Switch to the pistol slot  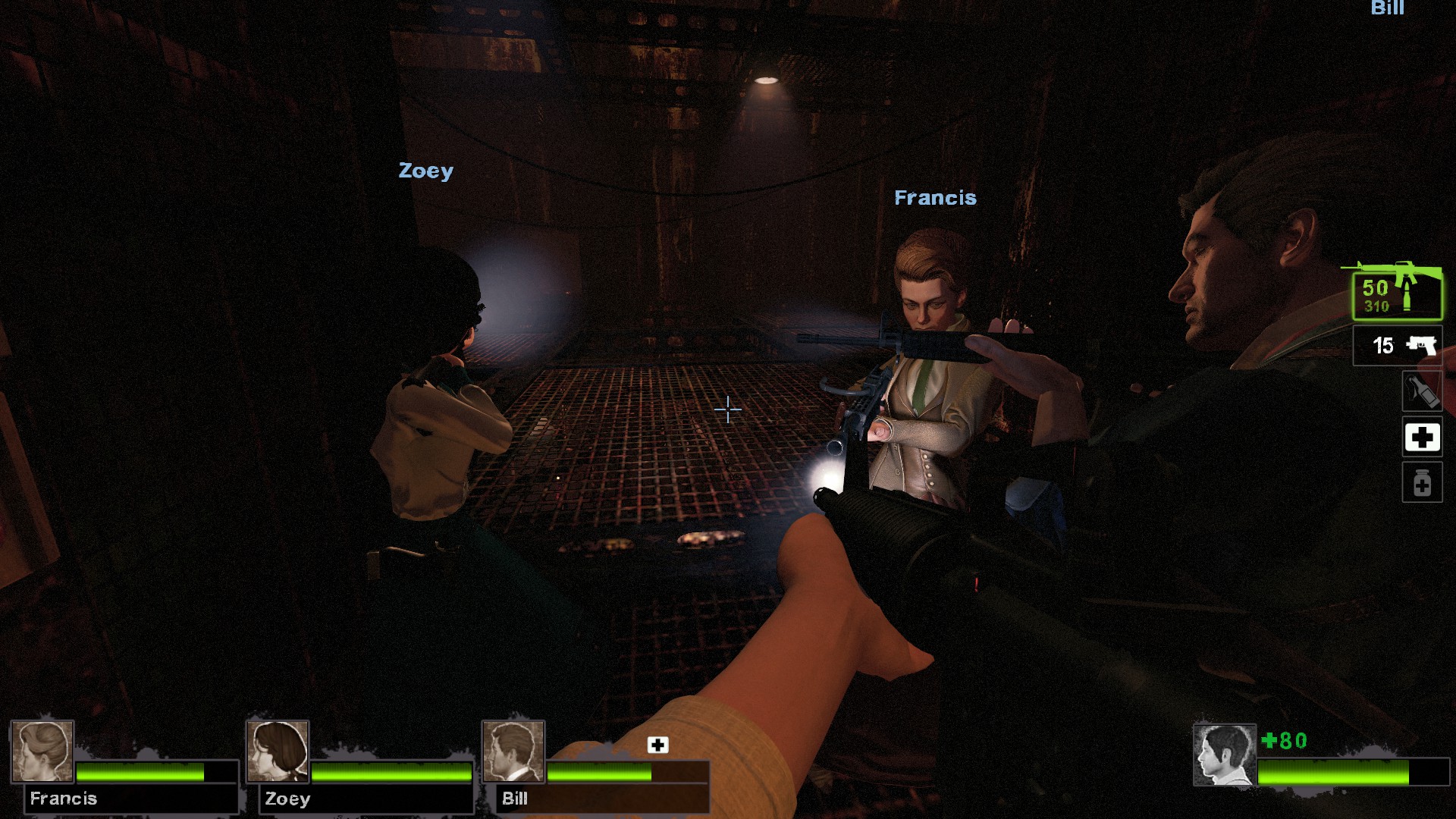(x=1397, y=346)
